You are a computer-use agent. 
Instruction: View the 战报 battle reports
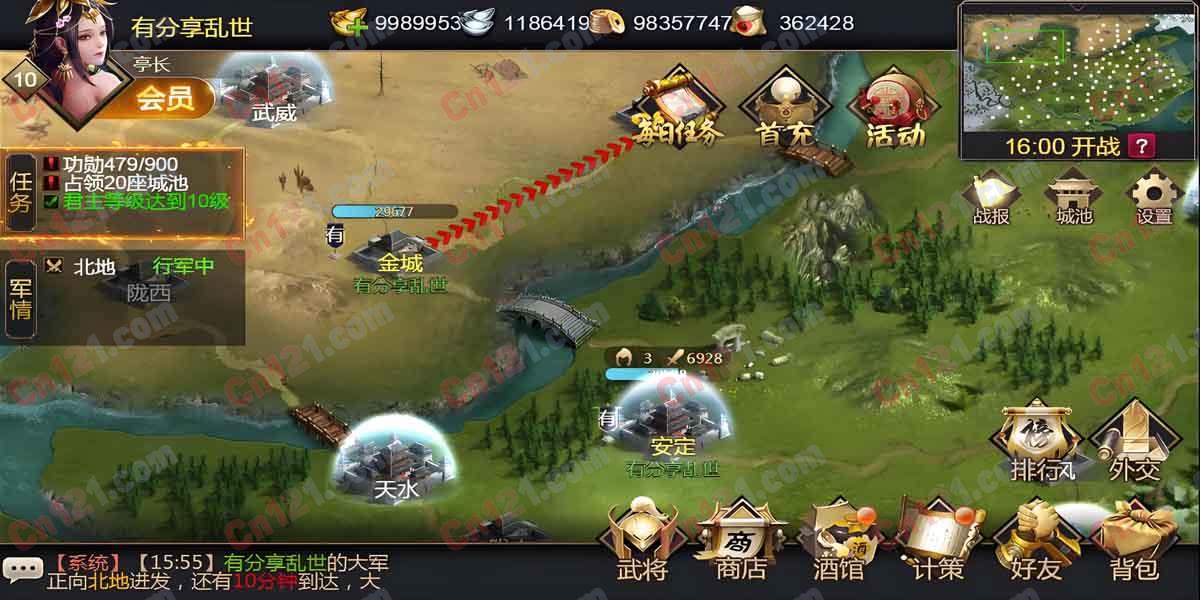pos(991,196)
